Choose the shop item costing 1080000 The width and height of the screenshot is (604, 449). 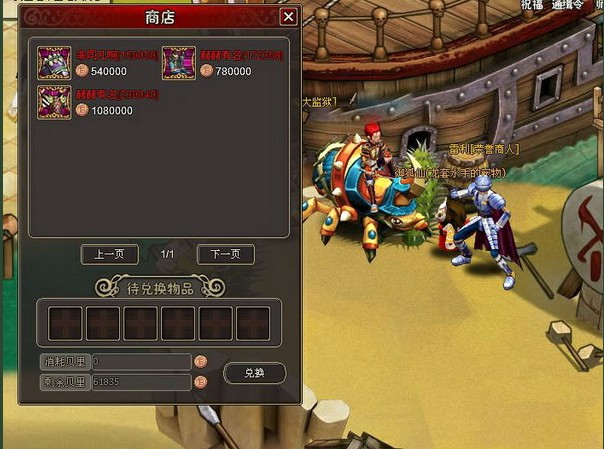[54, 102]
